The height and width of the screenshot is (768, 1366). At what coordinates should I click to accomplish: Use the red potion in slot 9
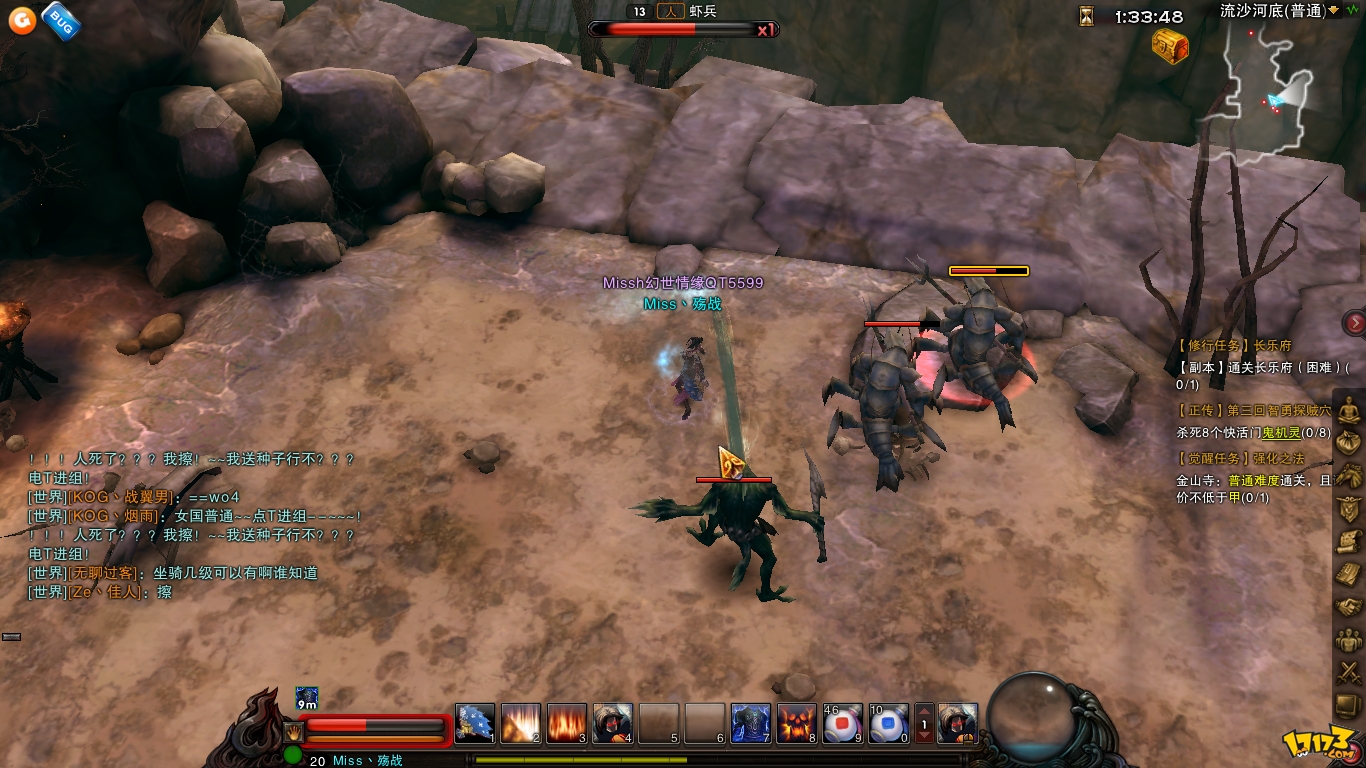coord(843,723)
